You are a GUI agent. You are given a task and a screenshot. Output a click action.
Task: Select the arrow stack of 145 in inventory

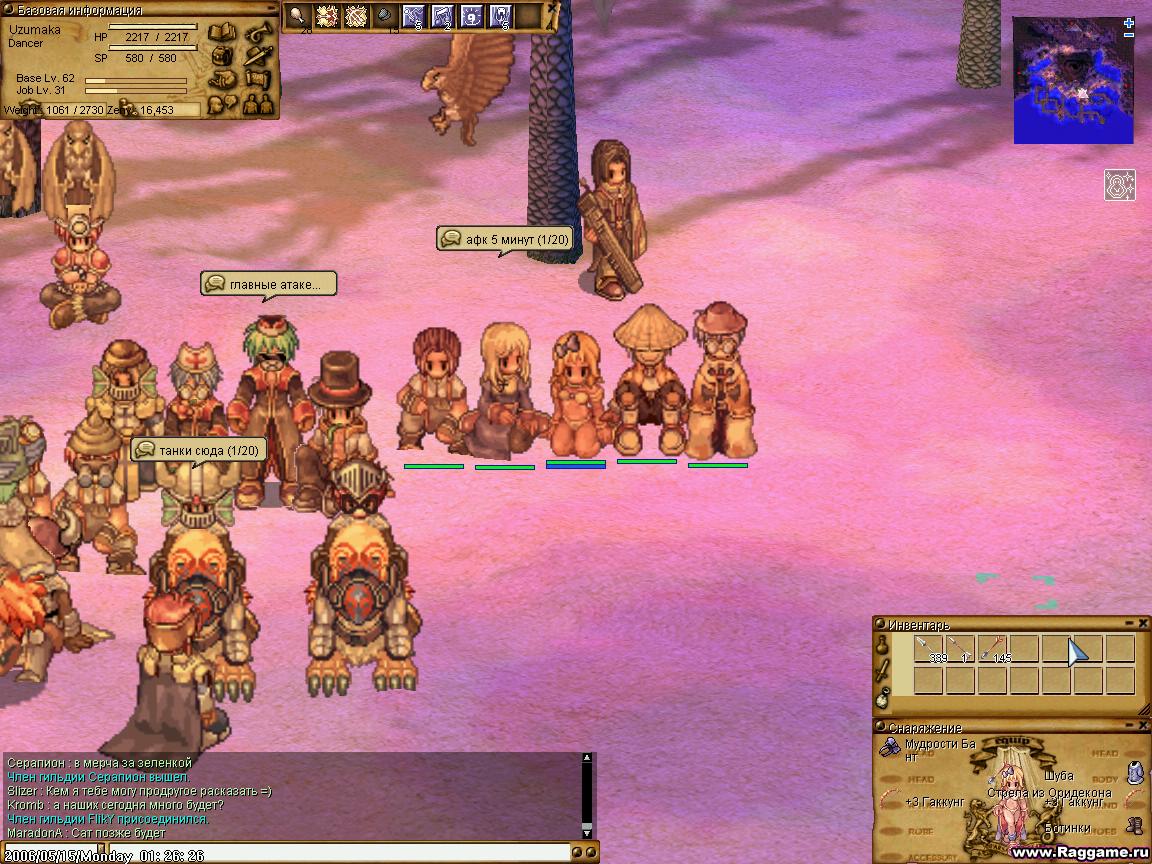point(994,650)
